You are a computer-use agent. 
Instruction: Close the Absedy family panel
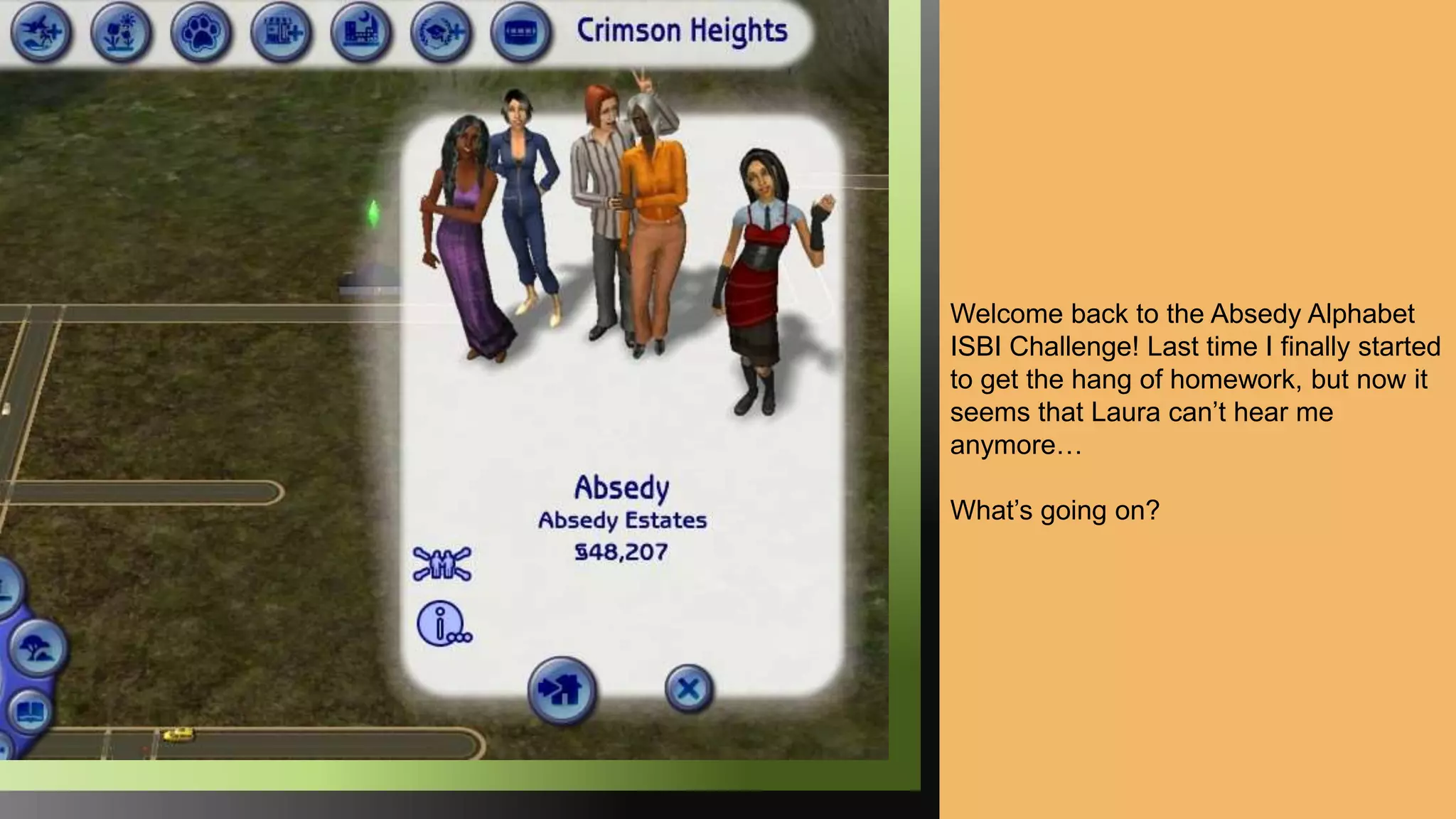point(688,688)
